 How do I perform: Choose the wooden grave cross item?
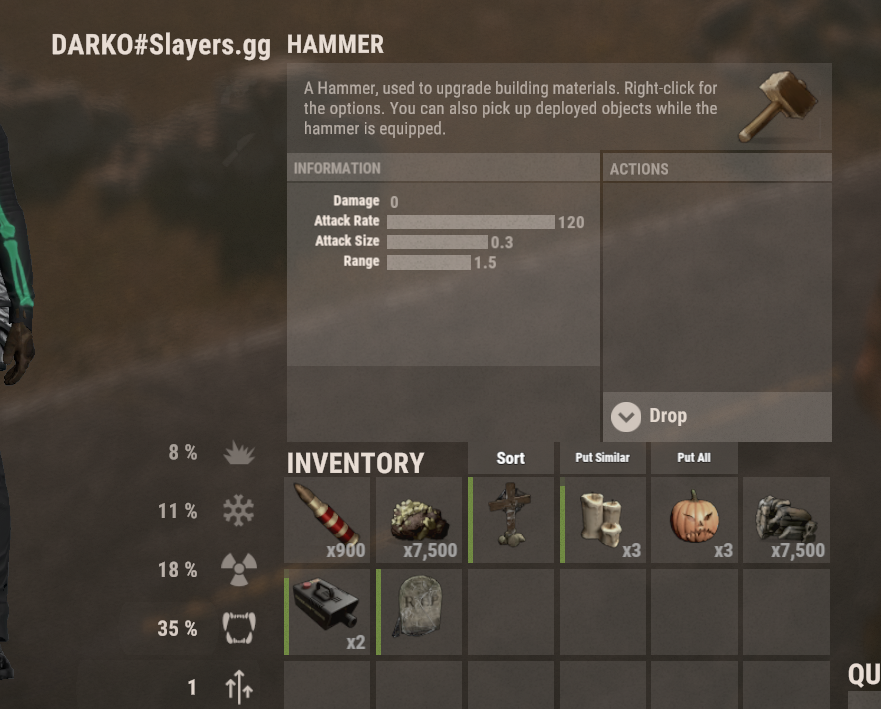tap(511, 520)
